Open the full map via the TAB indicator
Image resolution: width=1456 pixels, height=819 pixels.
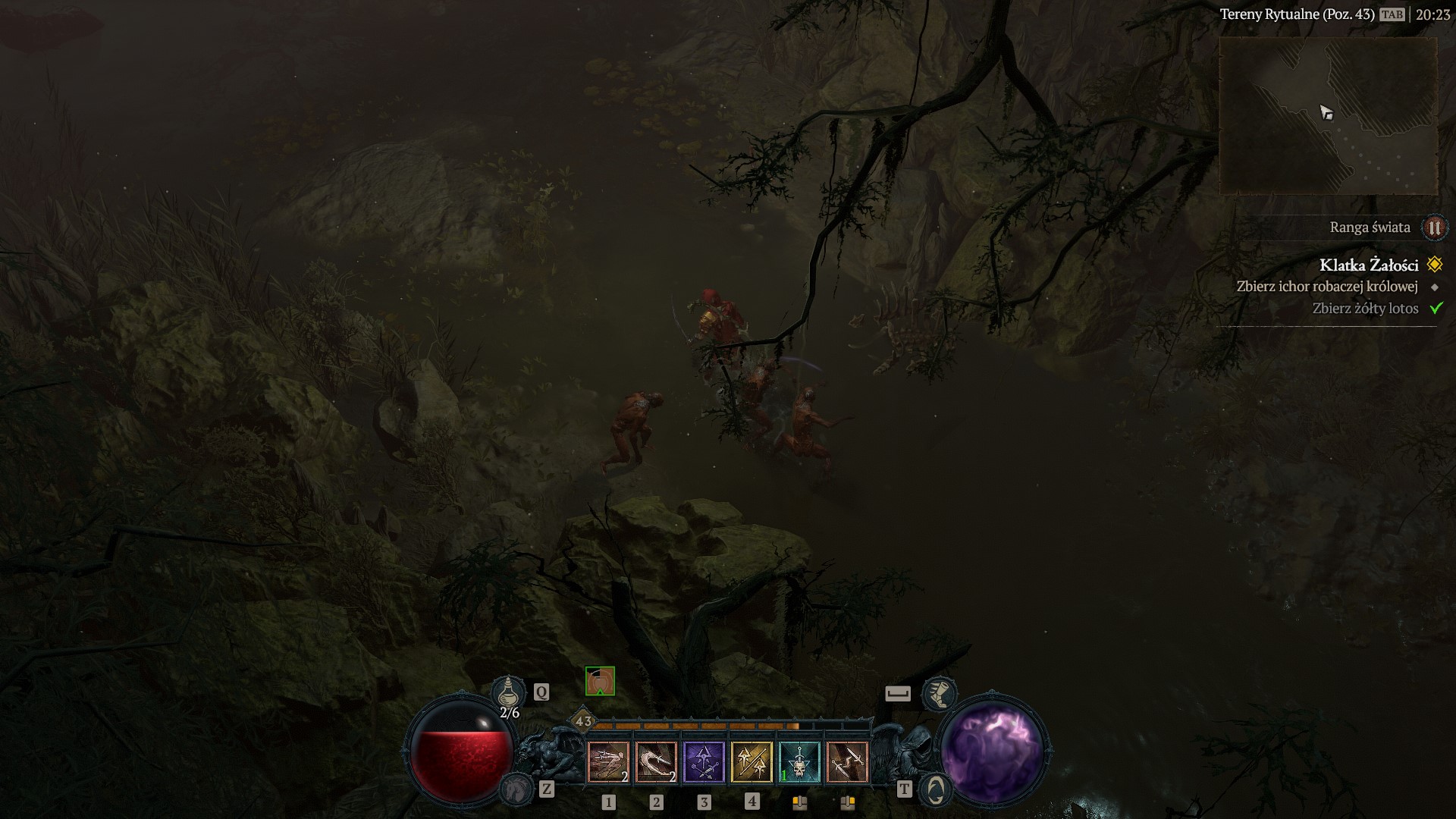1393,13
